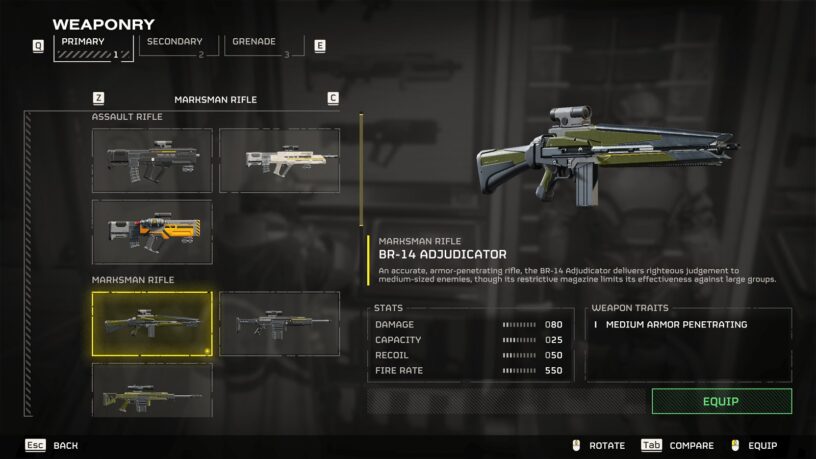Choose the black marksman rifle beside the Adjudicator
816x459 pixels.
click(x=279, y=324)
